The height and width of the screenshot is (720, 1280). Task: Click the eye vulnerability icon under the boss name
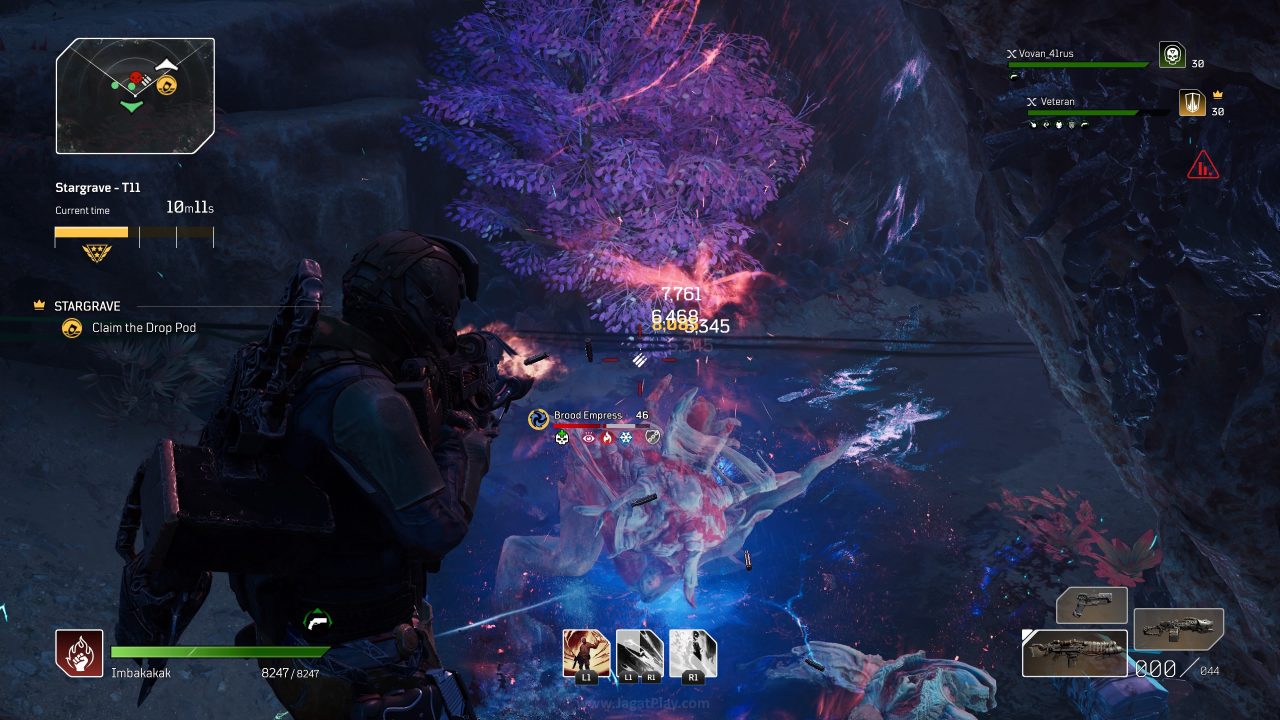tap(589, 438)
